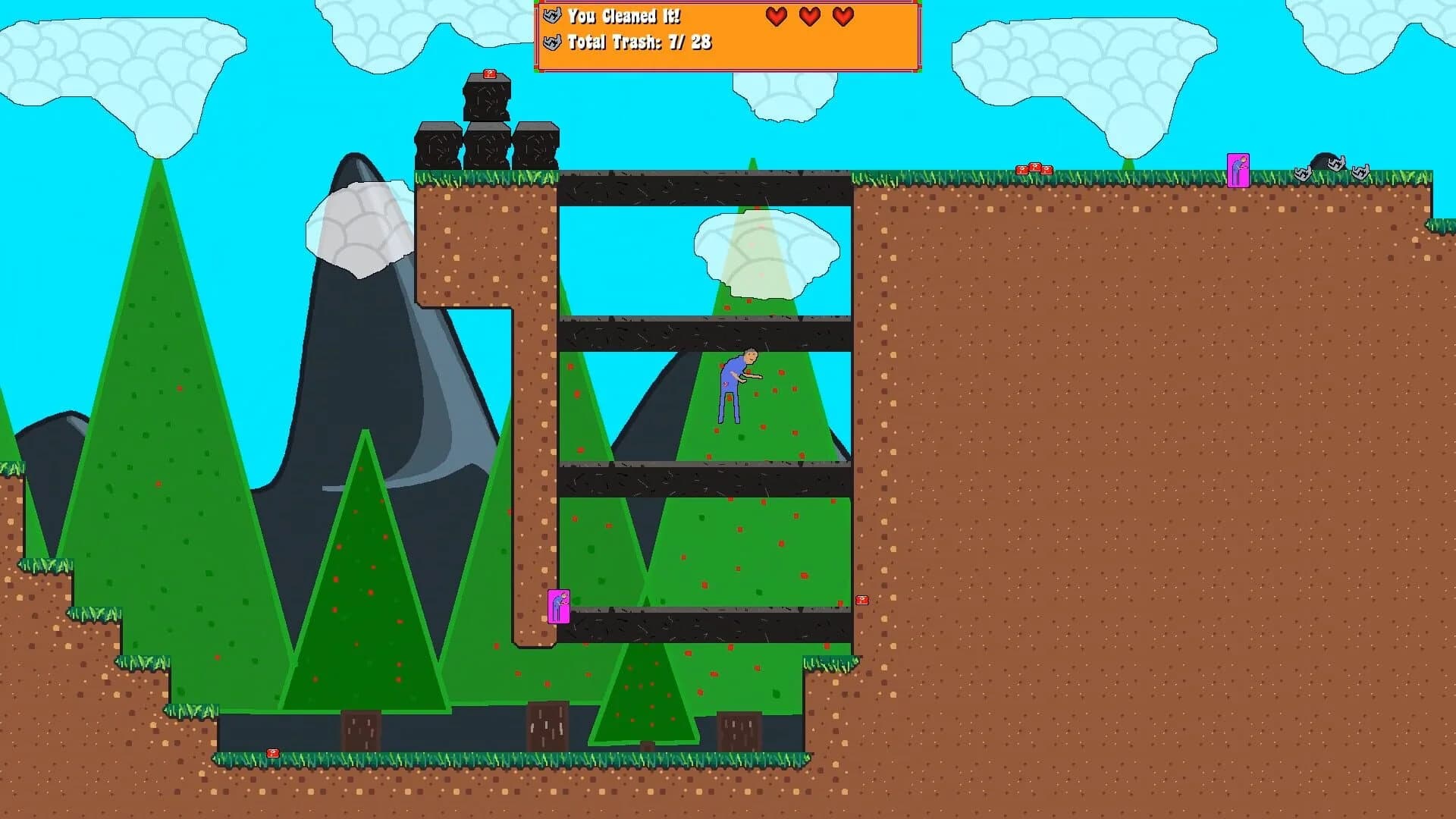Open the pink portal beside the dirt column
1456x819 pixels.
(558, 607)
